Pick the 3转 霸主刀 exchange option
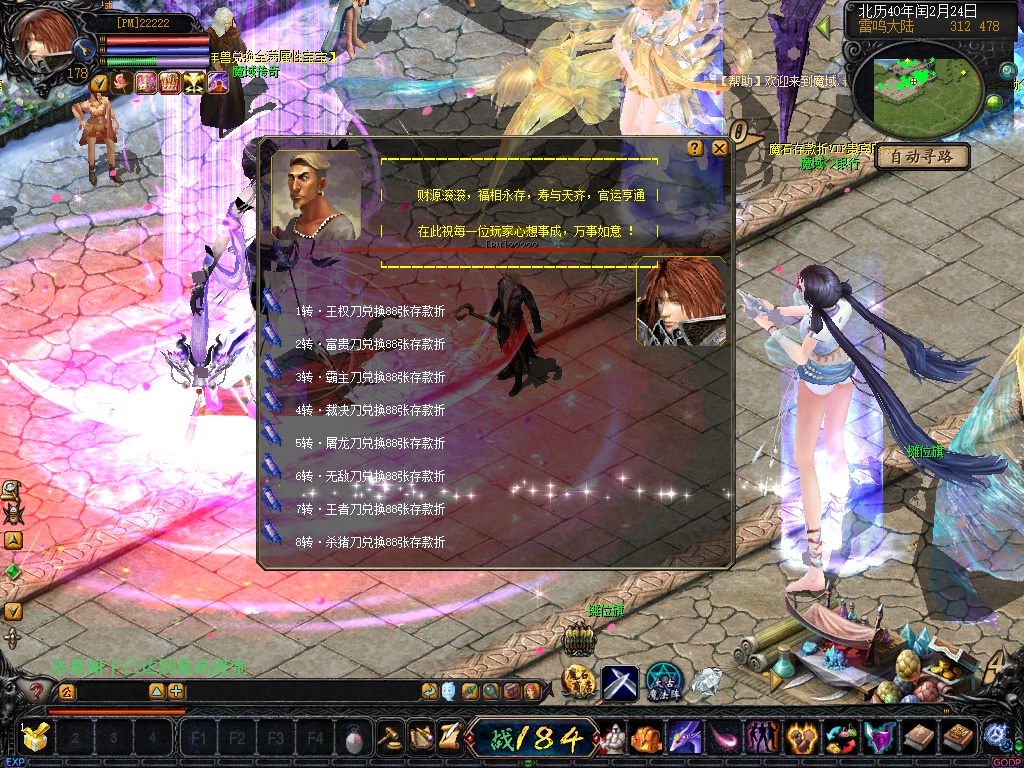Image resolution: width=1024 pixels, height=768 pixels. [369, 377]
